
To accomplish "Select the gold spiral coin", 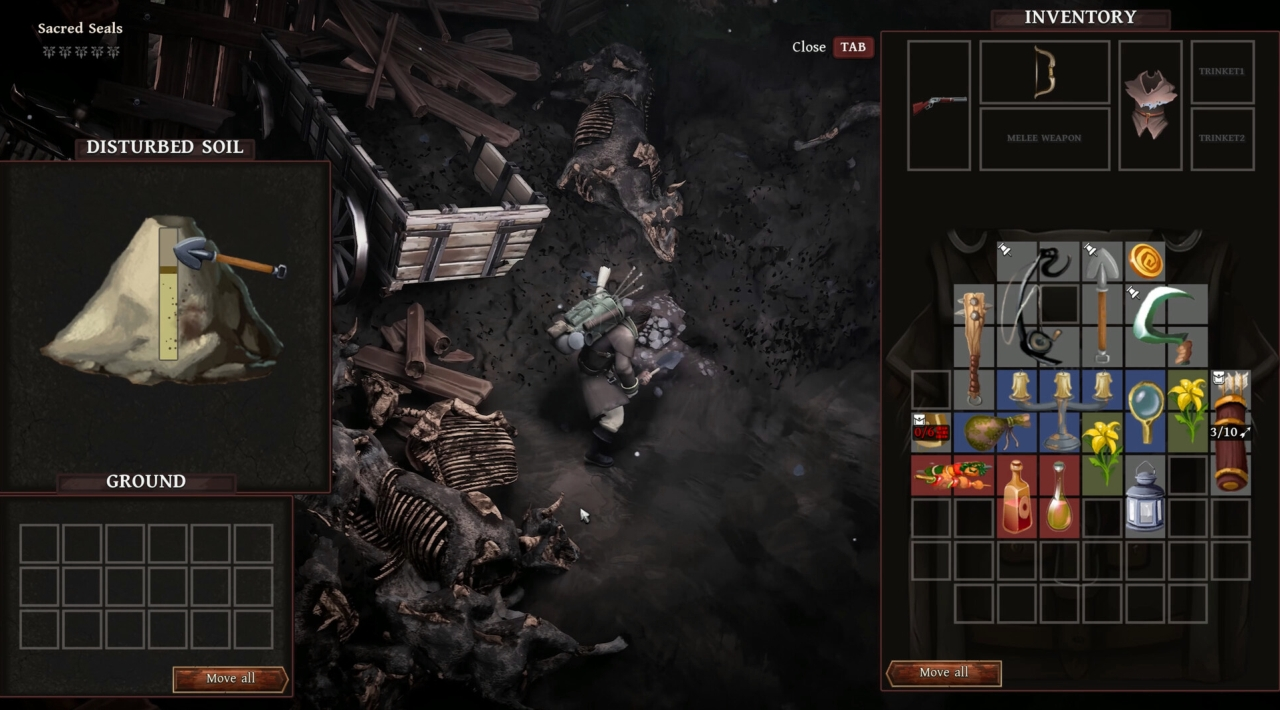I will [x=1145, y=261].
